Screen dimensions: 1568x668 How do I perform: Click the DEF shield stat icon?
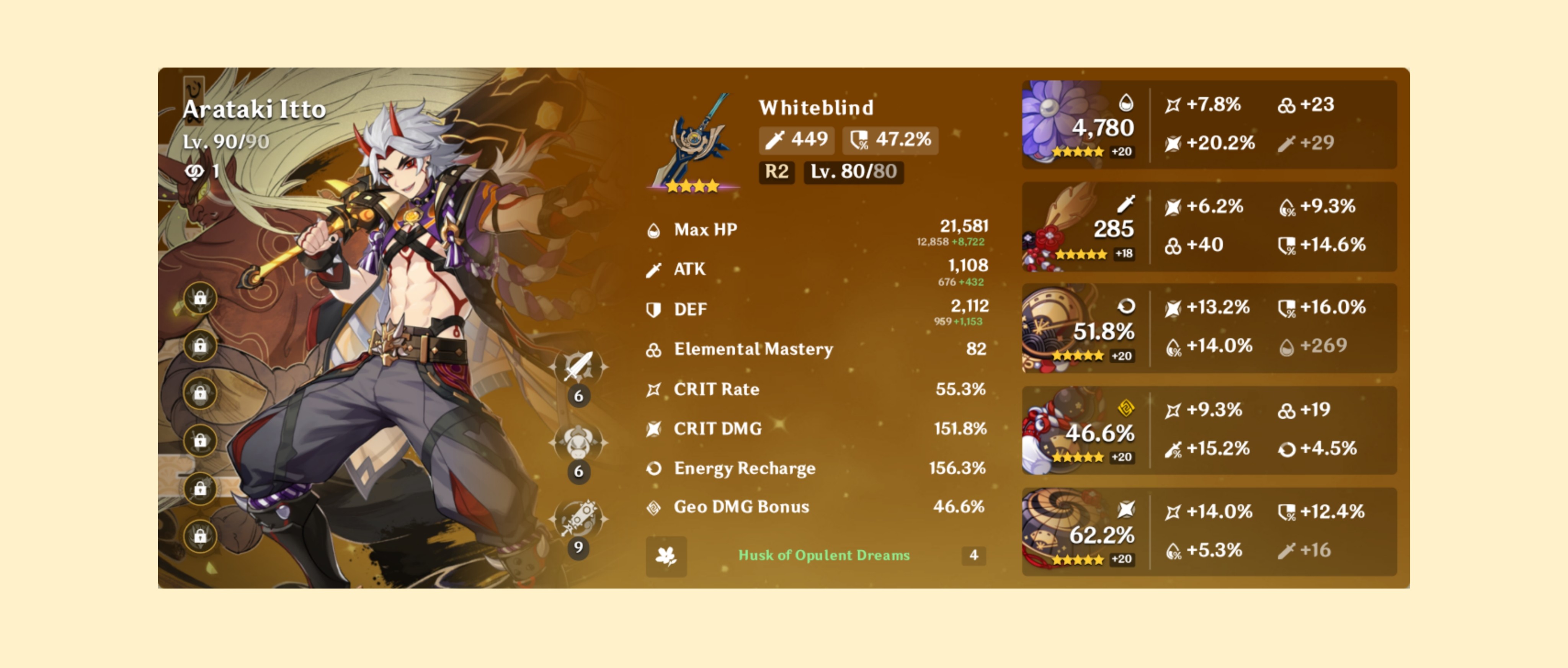point(654,309)
